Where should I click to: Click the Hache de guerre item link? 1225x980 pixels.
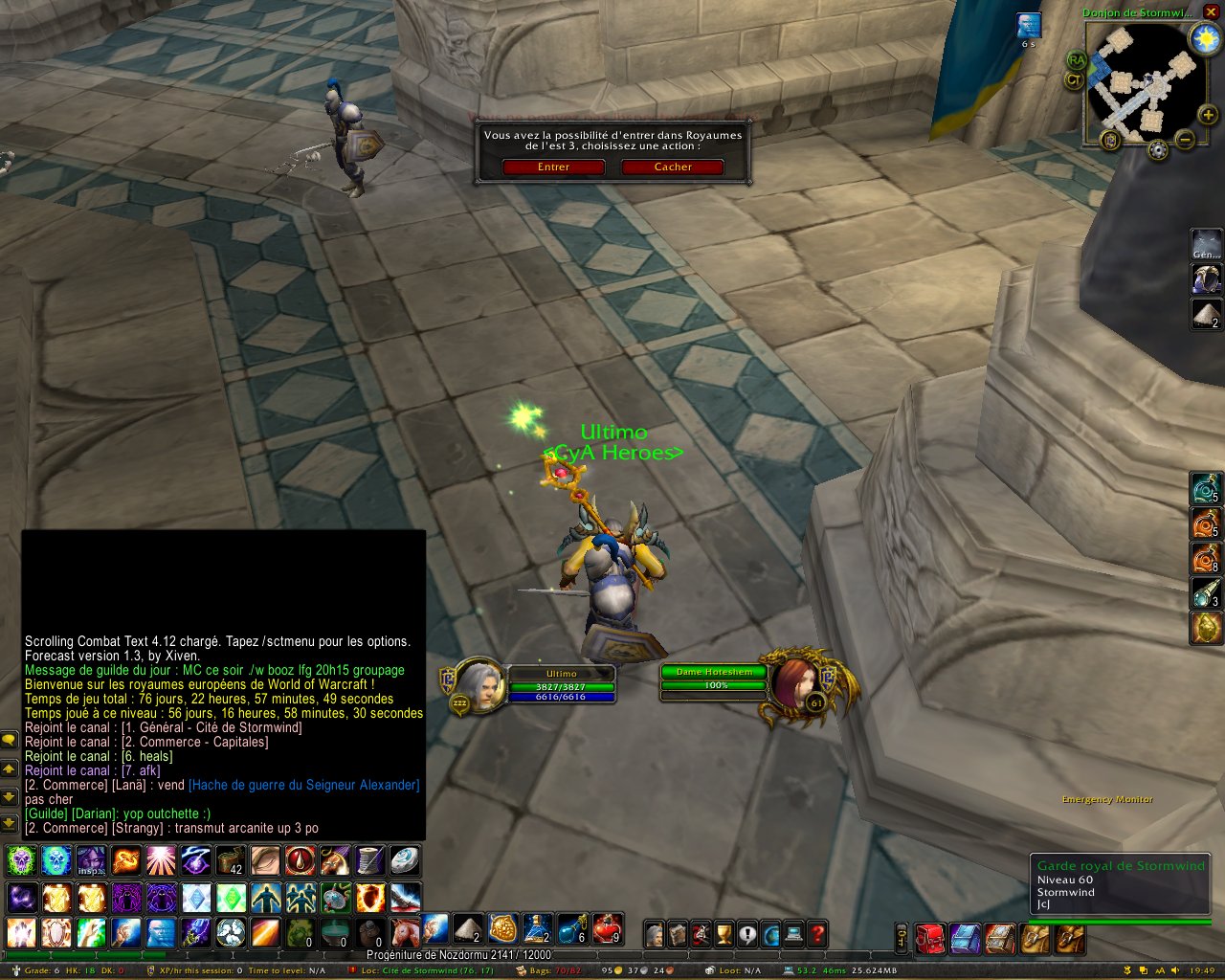click(303, 785)
